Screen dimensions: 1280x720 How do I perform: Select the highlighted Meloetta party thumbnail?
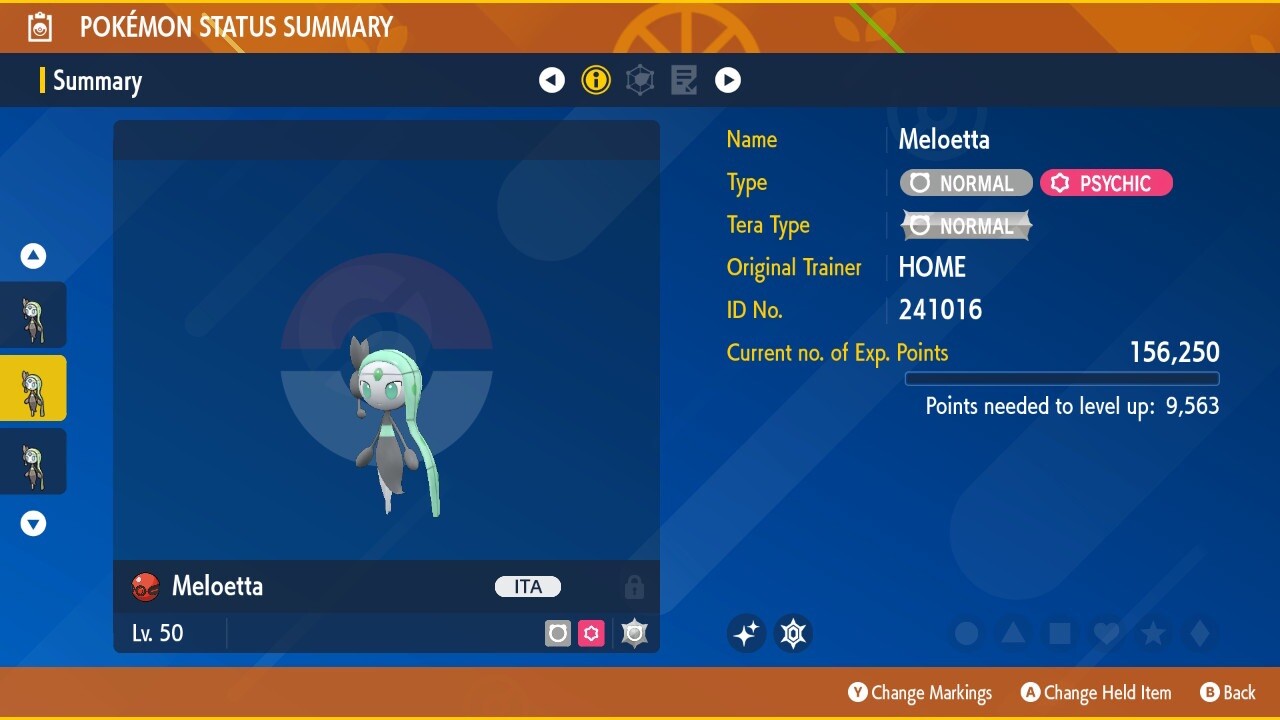[x=33, y=388]
